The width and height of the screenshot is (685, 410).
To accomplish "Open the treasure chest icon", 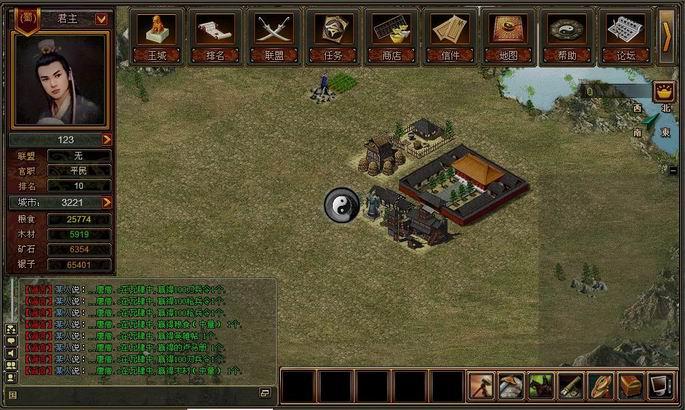I will pyautogui.click(x=630, y=386).
